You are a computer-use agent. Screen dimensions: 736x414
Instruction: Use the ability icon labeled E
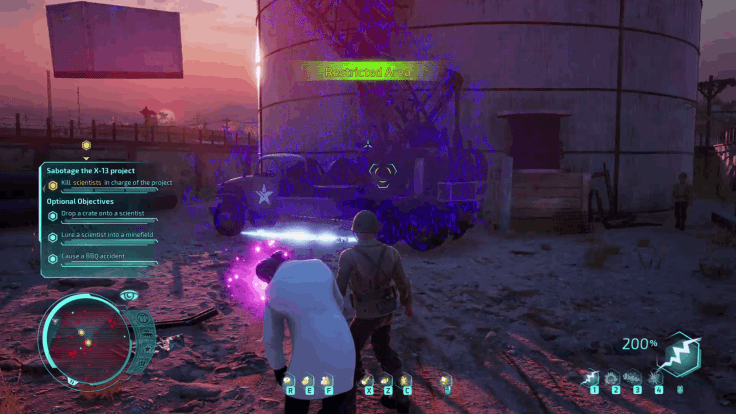tap(305, 381)
